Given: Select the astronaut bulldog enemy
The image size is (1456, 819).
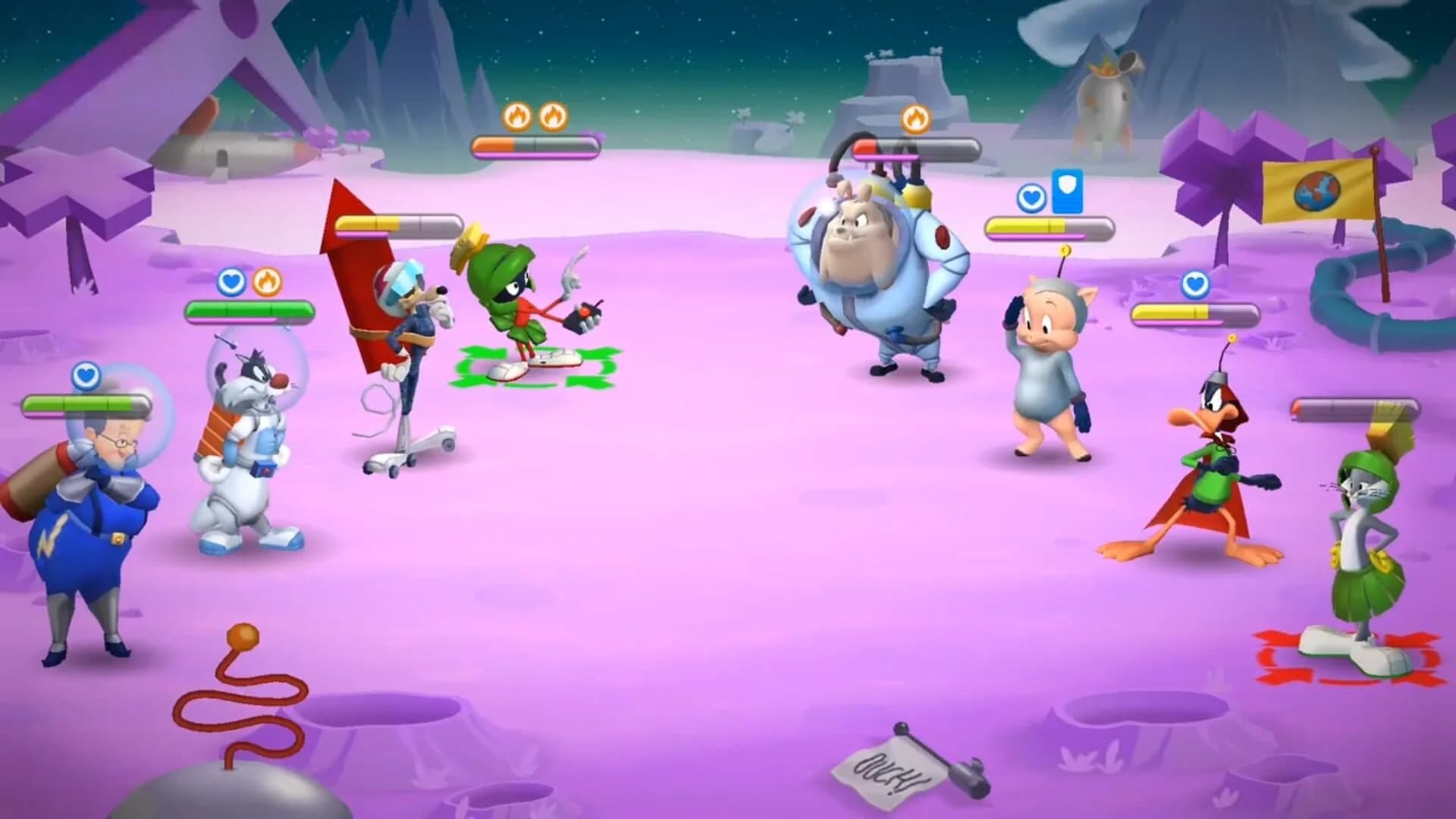Looking at the screenshot, I should [872, 273].
